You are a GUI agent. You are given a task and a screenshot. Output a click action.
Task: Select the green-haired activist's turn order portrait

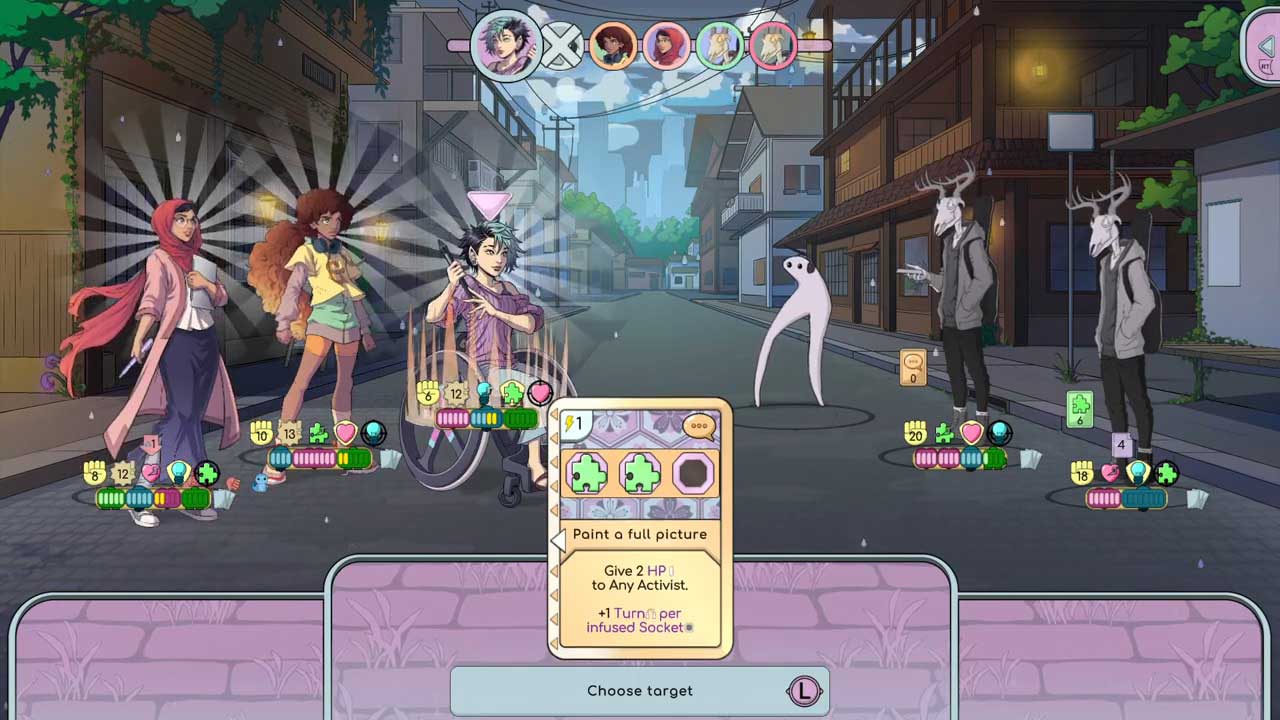tap(506, 44)
